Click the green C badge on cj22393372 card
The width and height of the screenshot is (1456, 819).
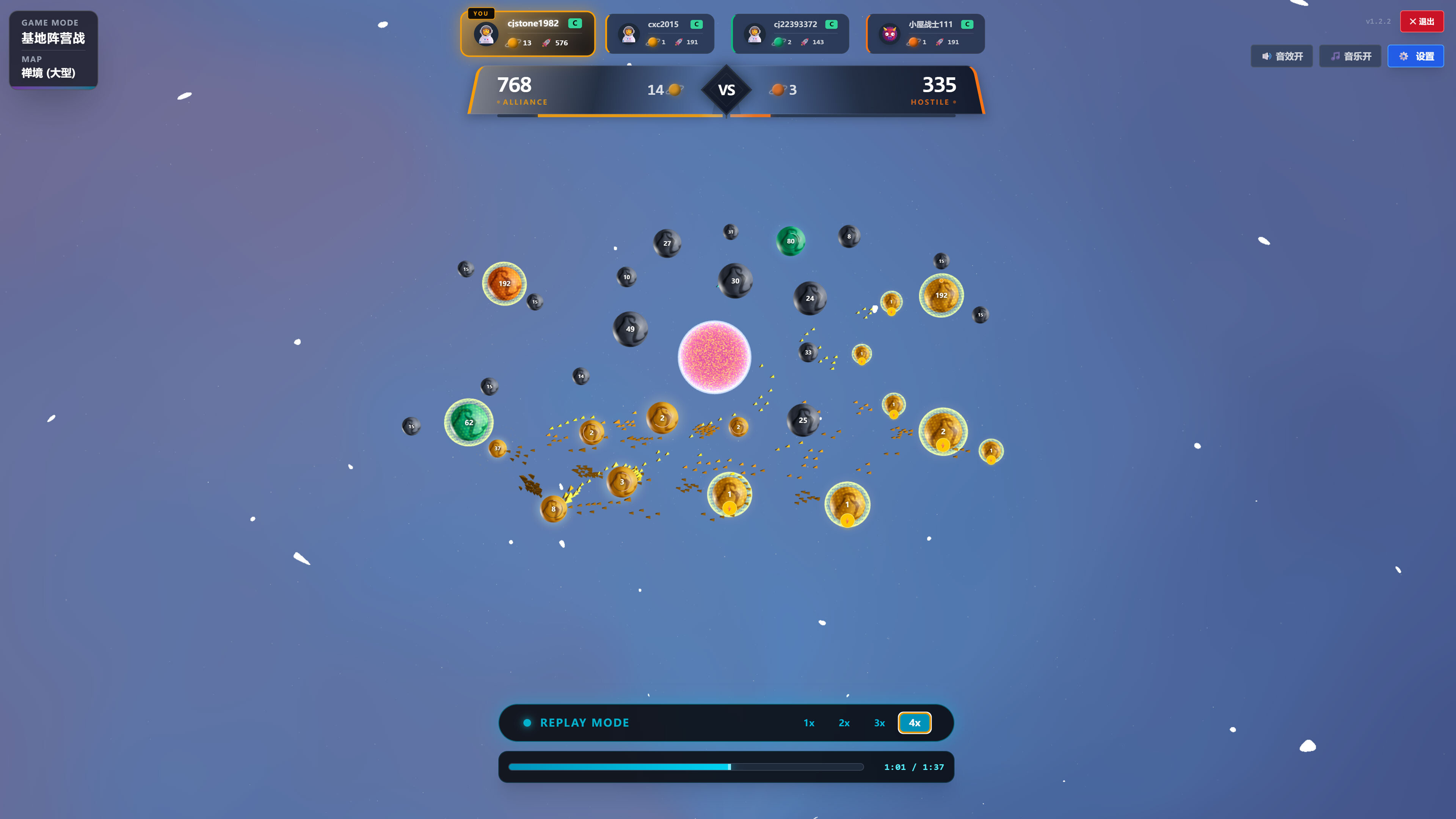pyautogui.click(x=831, y=24)
